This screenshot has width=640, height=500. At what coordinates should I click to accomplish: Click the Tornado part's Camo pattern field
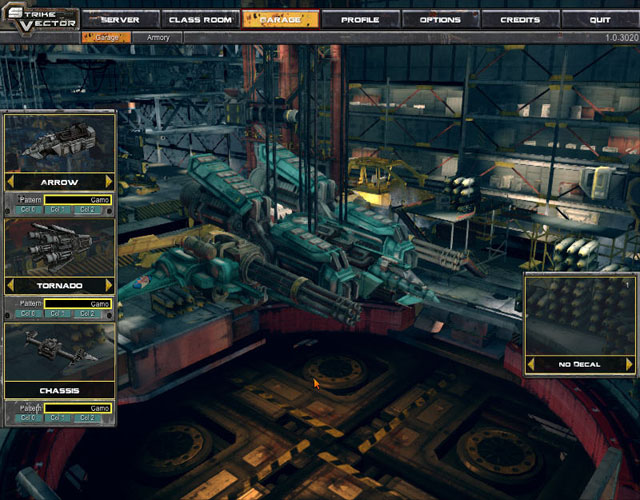[x=78, y=303]
